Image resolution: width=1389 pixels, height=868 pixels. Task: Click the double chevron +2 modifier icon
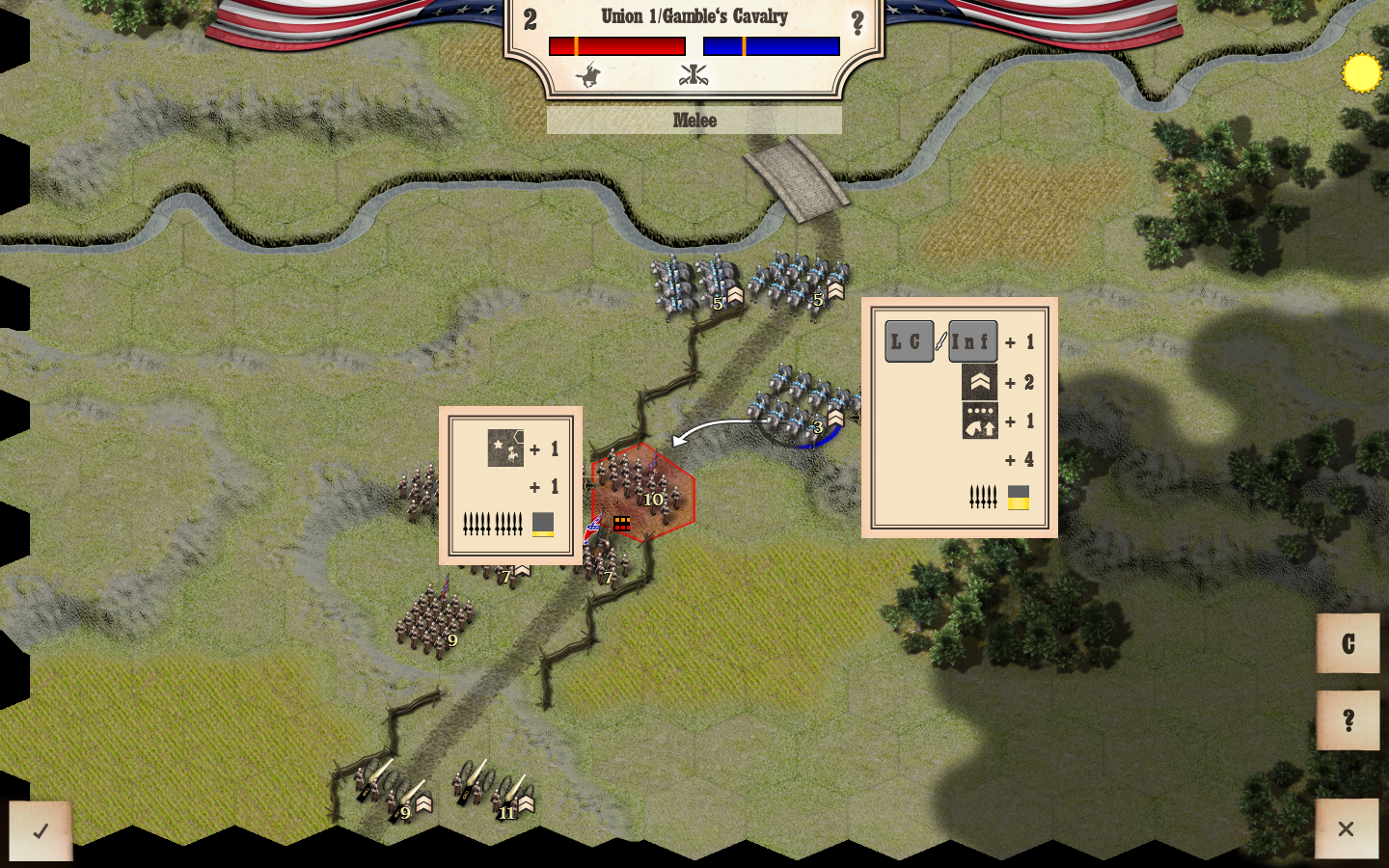pyautogui.click(x=981, y=382)
